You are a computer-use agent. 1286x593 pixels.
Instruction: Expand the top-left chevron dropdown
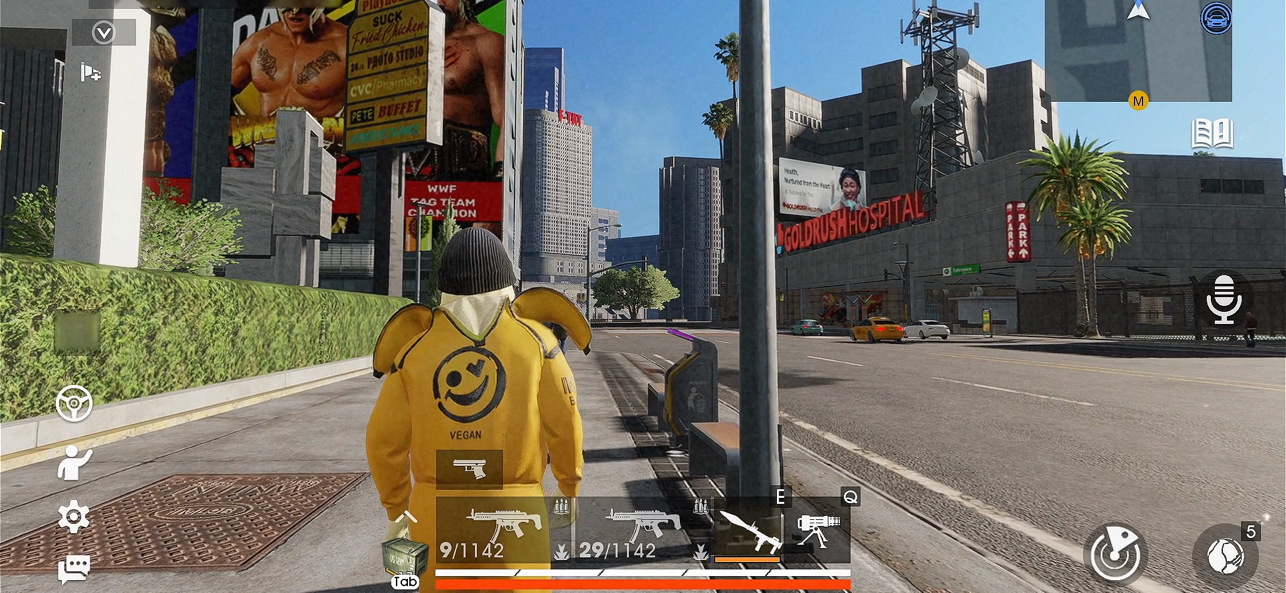click(103, 33)
